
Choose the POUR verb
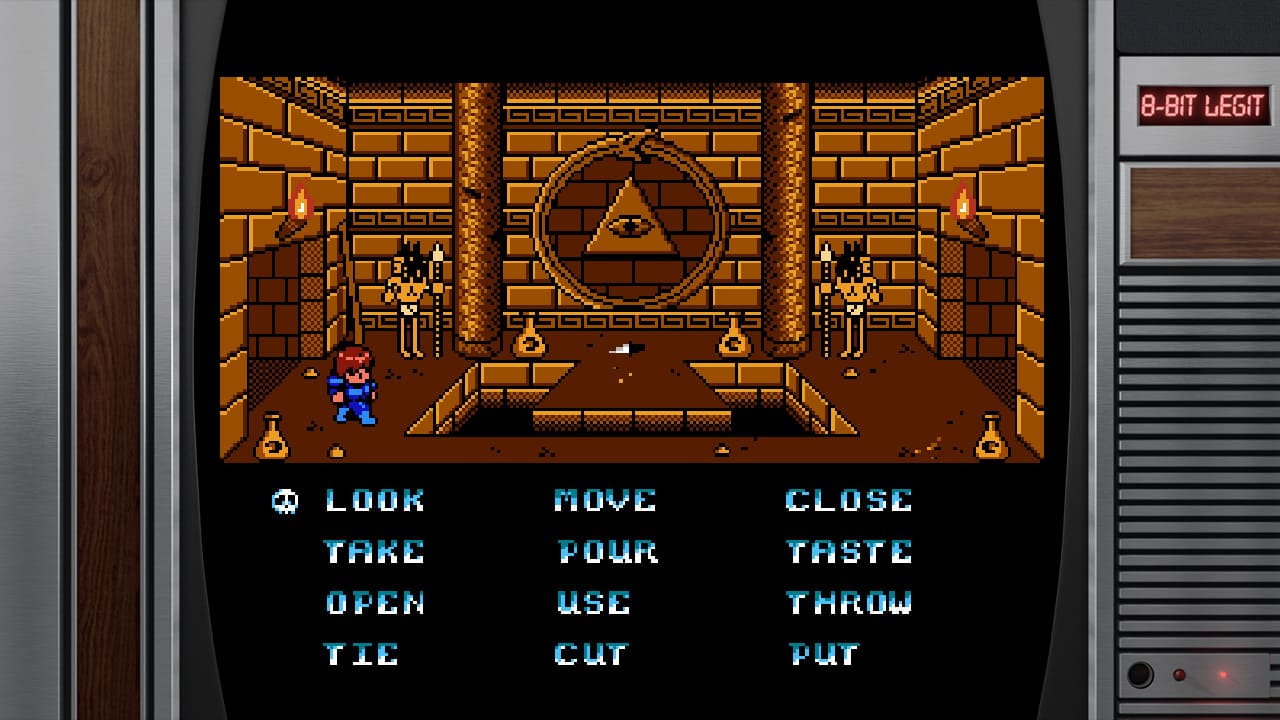point(608,552)
